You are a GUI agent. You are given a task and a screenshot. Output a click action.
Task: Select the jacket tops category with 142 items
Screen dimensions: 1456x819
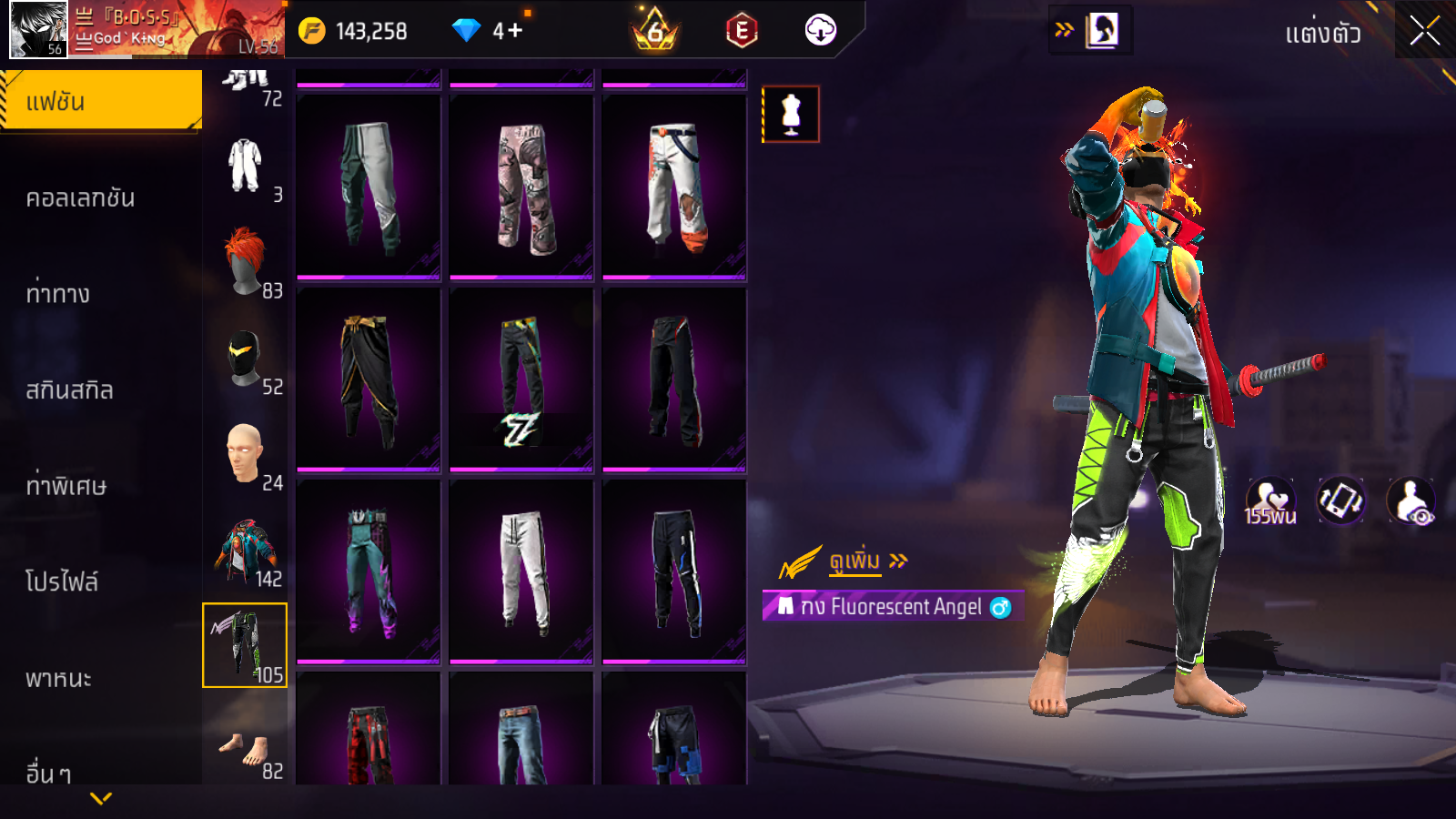(245, 551)
